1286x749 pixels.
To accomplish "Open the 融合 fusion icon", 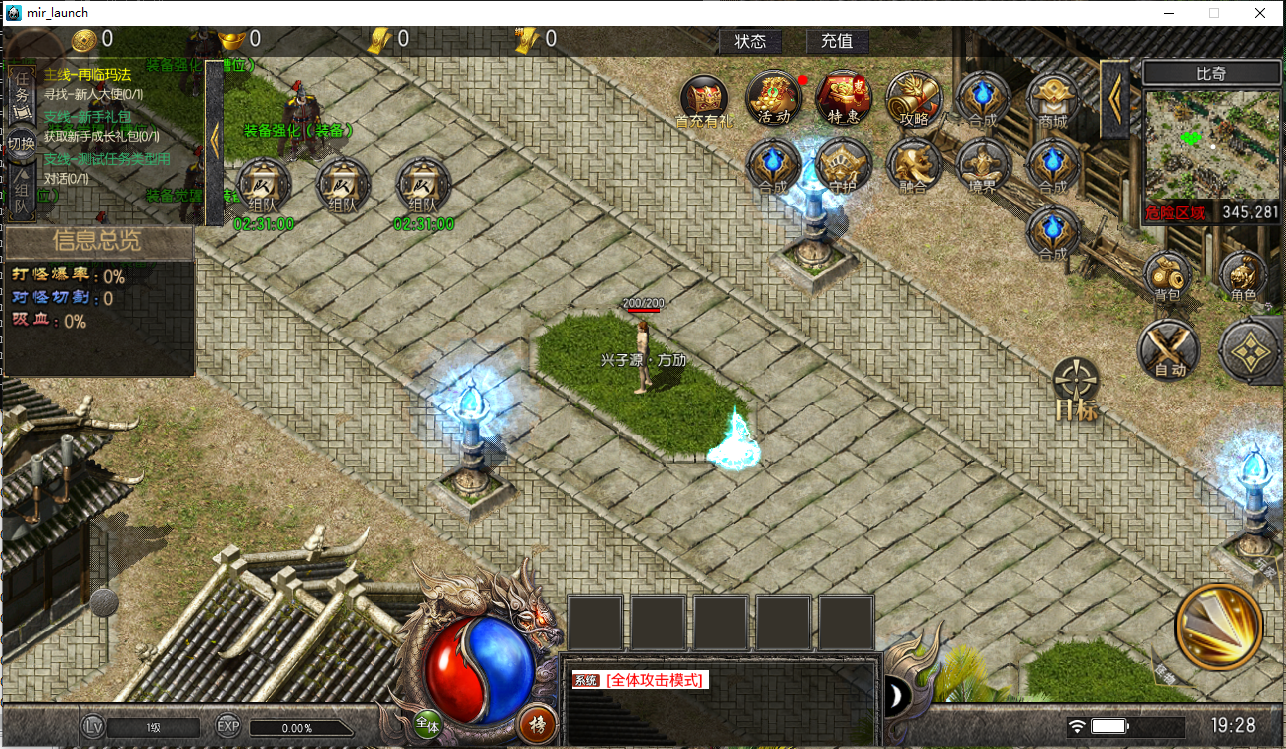I will pyautogui.click(x=913, y=164).
